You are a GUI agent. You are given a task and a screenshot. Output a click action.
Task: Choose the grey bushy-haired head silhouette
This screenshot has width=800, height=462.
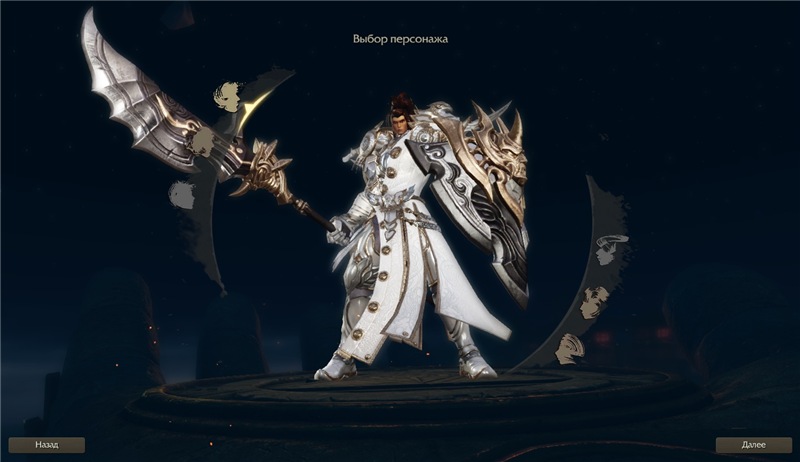[181, 194]
